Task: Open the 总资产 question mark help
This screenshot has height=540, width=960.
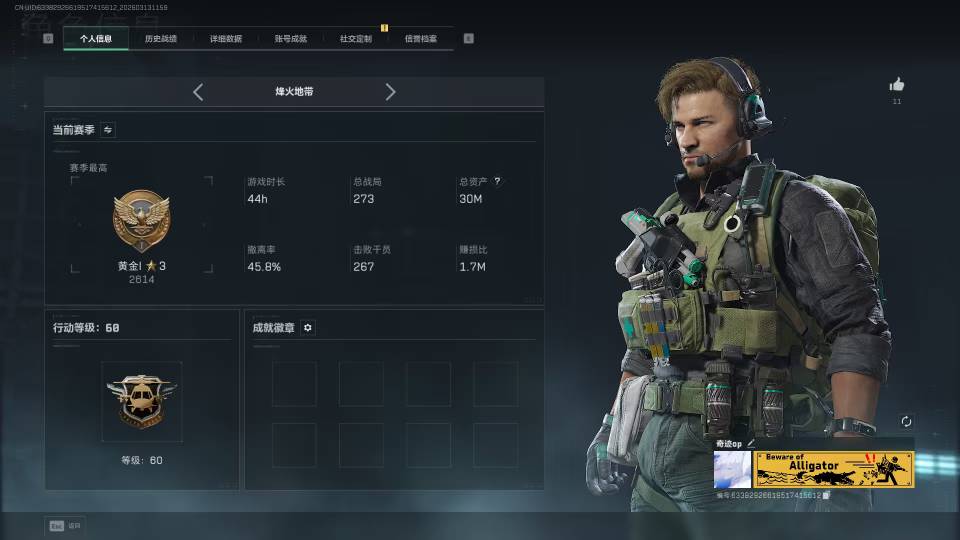Action: [497, 182]
